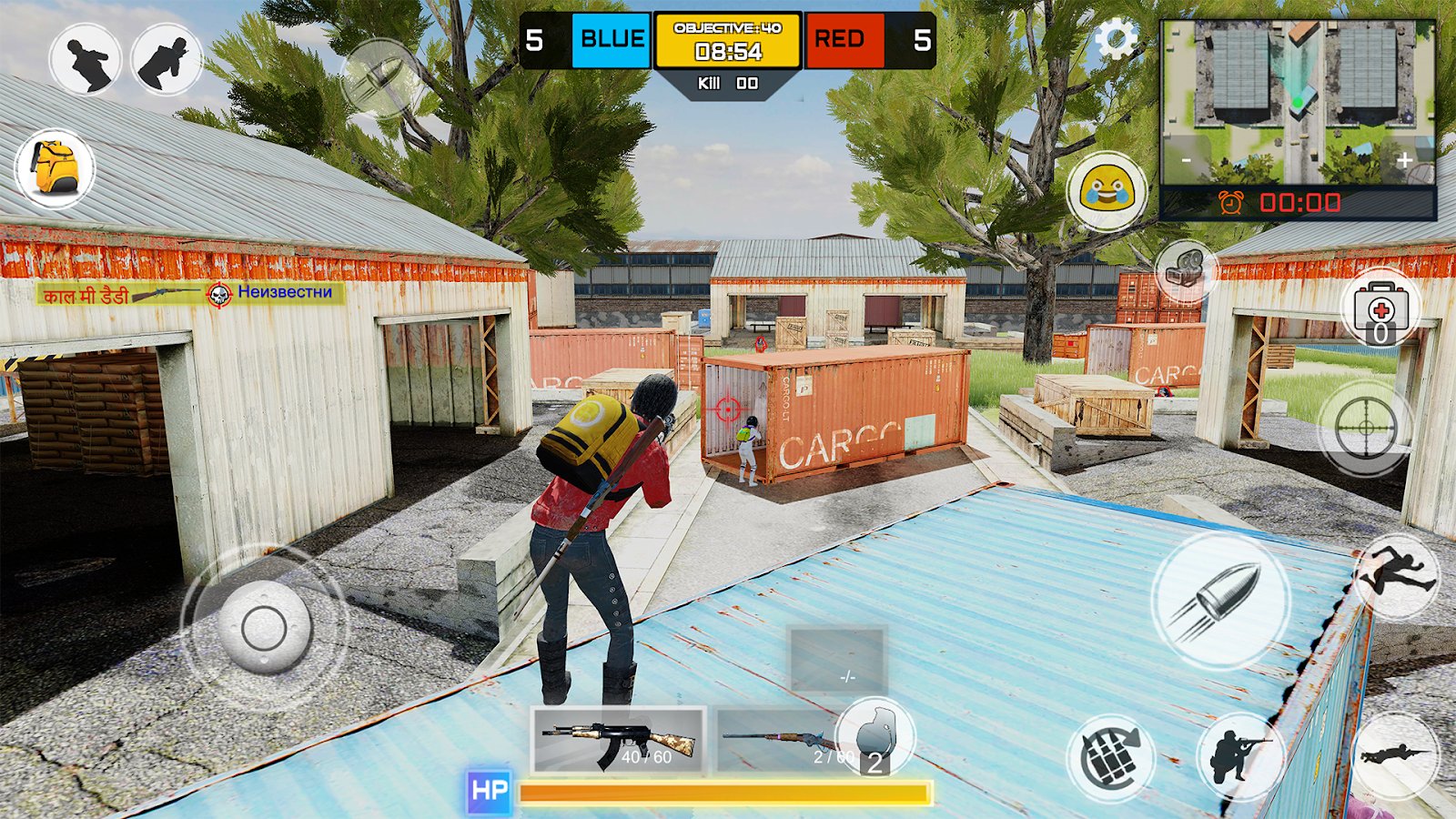1456x819 pixels.
Task: Throw a grenade with the grenade button
Action: pyautogui.click(x=1111, y=757)
